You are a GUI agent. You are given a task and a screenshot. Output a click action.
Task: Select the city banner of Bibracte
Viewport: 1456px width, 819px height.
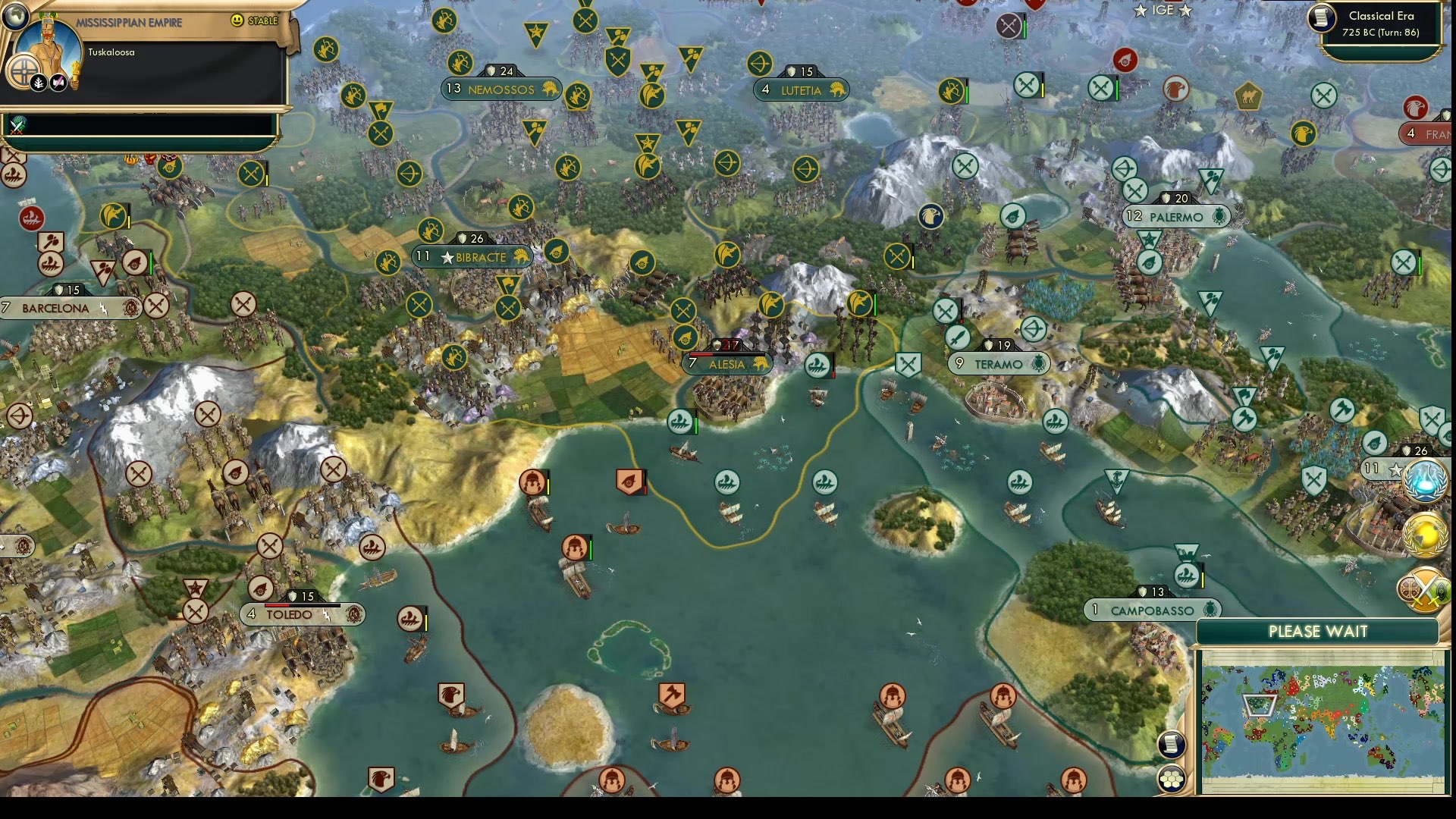[x=474, y=257]
